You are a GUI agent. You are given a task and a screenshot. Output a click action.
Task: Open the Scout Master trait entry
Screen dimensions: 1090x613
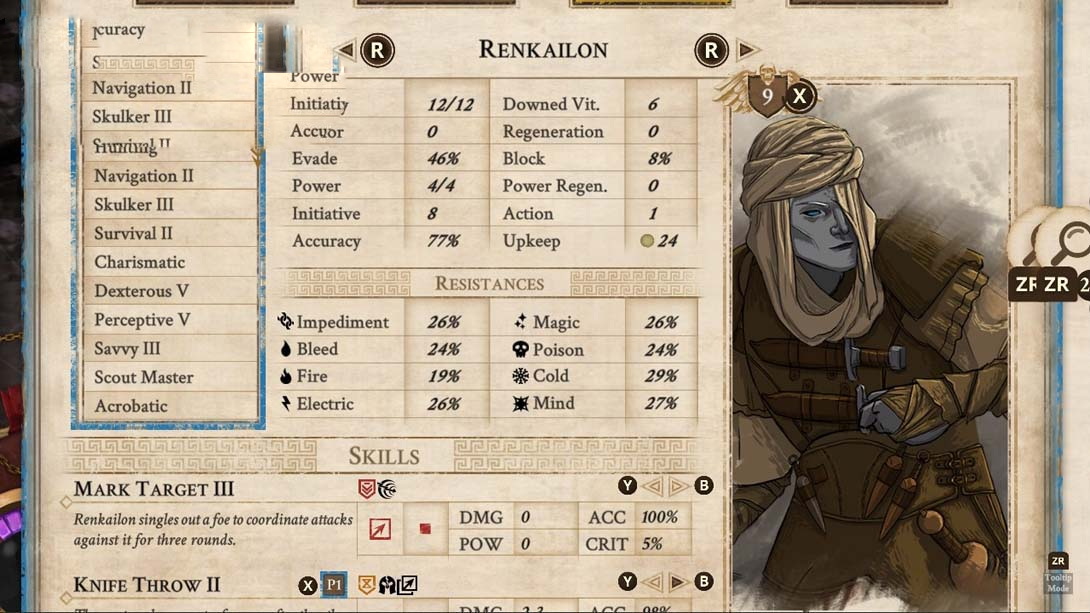[x=144, y=377]
